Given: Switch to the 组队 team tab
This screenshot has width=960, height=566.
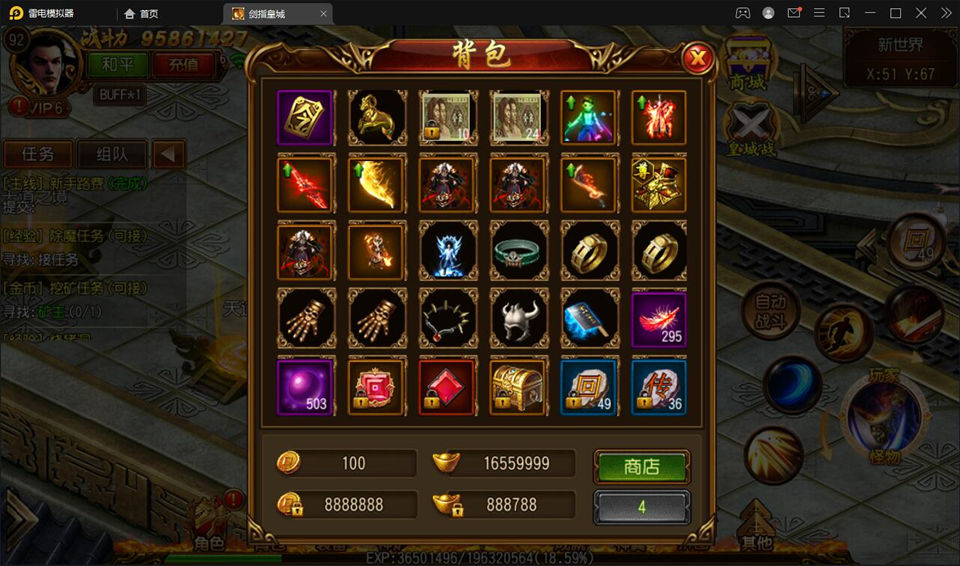Looking at the screenshot, I should tap(111, 155).
